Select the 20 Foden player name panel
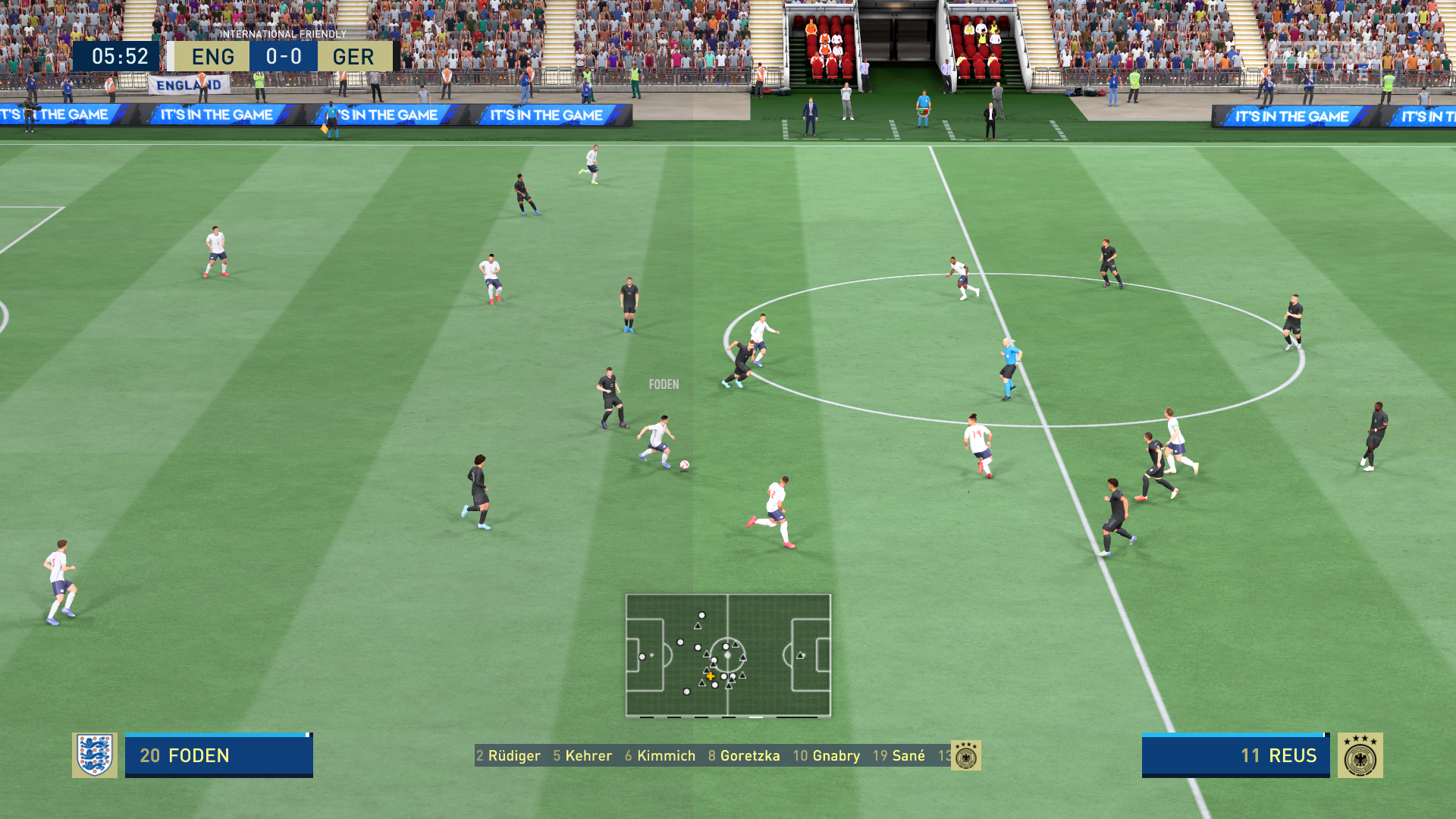 [218, 755]
